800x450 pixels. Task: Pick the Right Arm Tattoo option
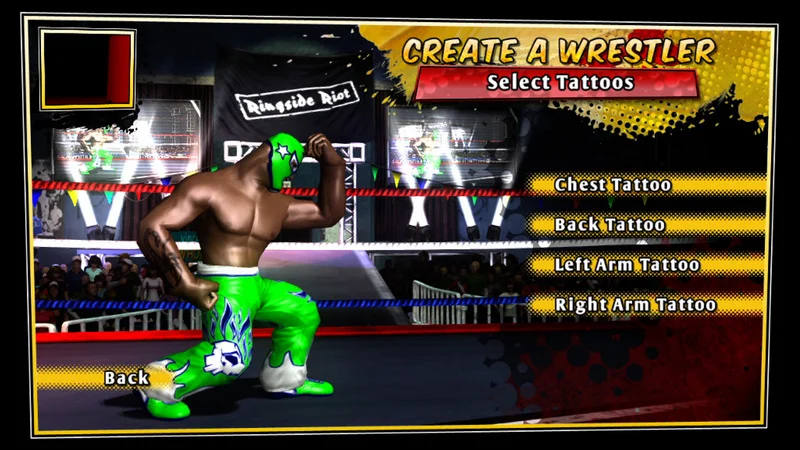[x=635, y=305]
